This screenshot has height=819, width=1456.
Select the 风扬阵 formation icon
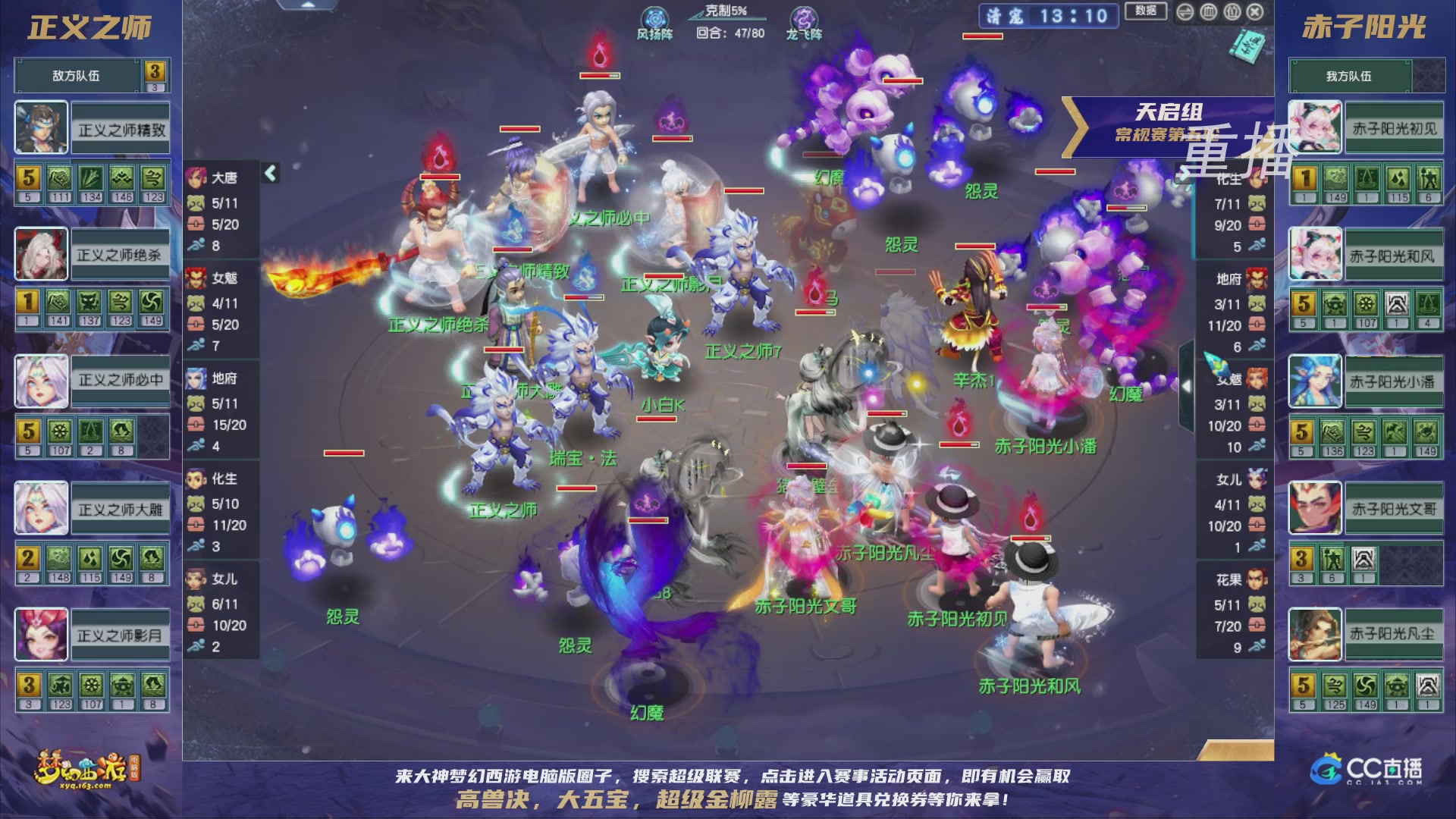(x=656, y=15)
